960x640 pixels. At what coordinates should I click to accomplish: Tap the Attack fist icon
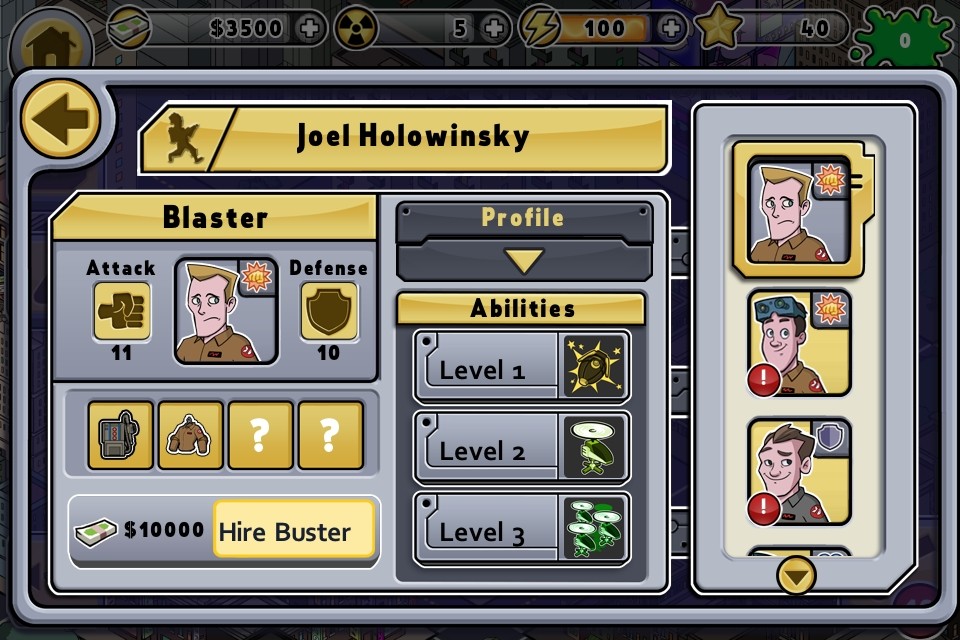(122, 311)
